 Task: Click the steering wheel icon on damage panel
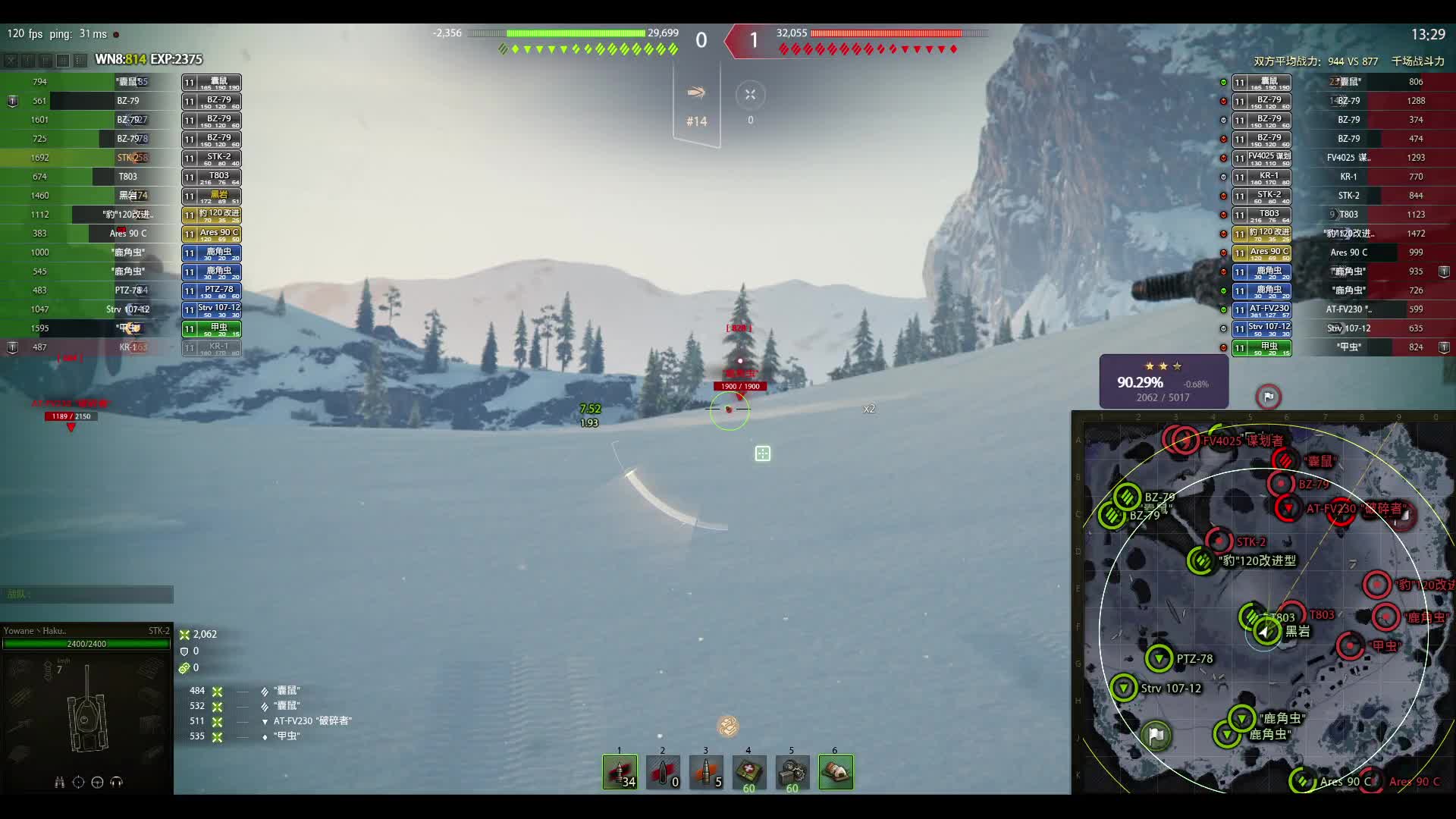pos(97,782)
